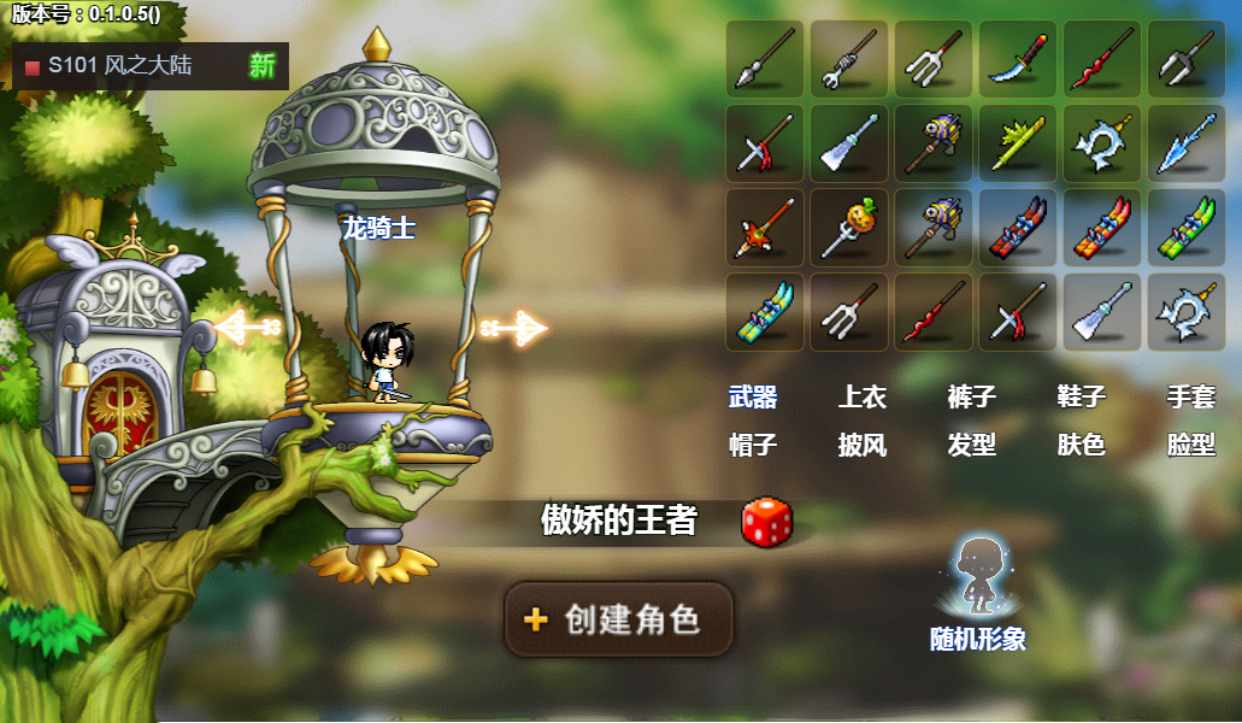
Task: Select the S101 风之大陆 server entry
Action: (150, 66)
